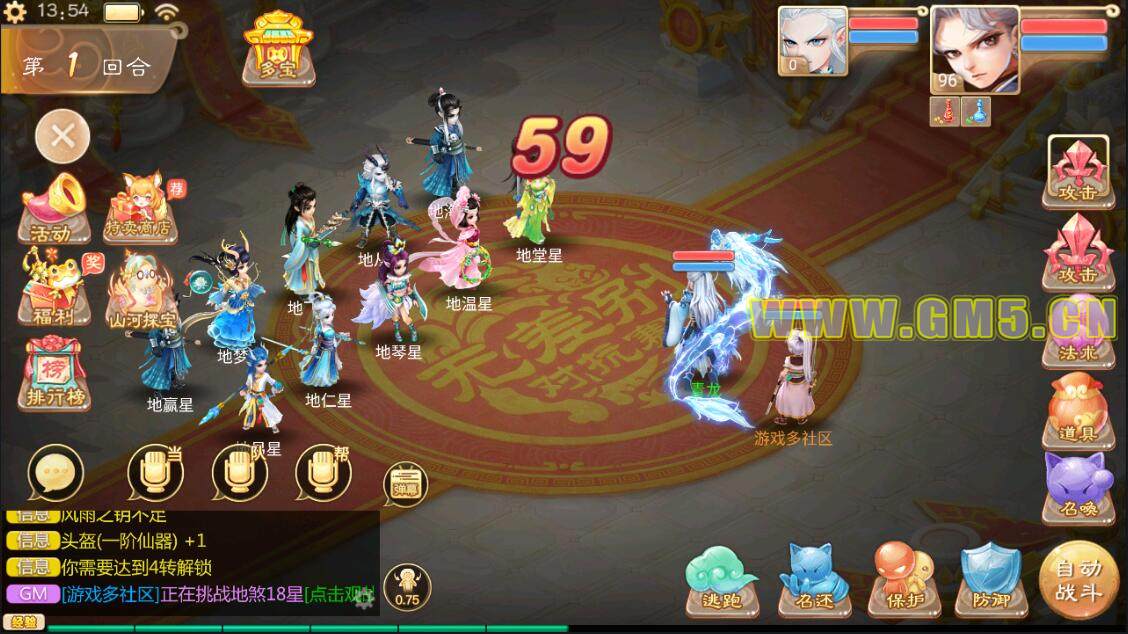This screenshot has width=1128, height=634.
Task: Select the 召唤 summon command
Action: 1078,487
